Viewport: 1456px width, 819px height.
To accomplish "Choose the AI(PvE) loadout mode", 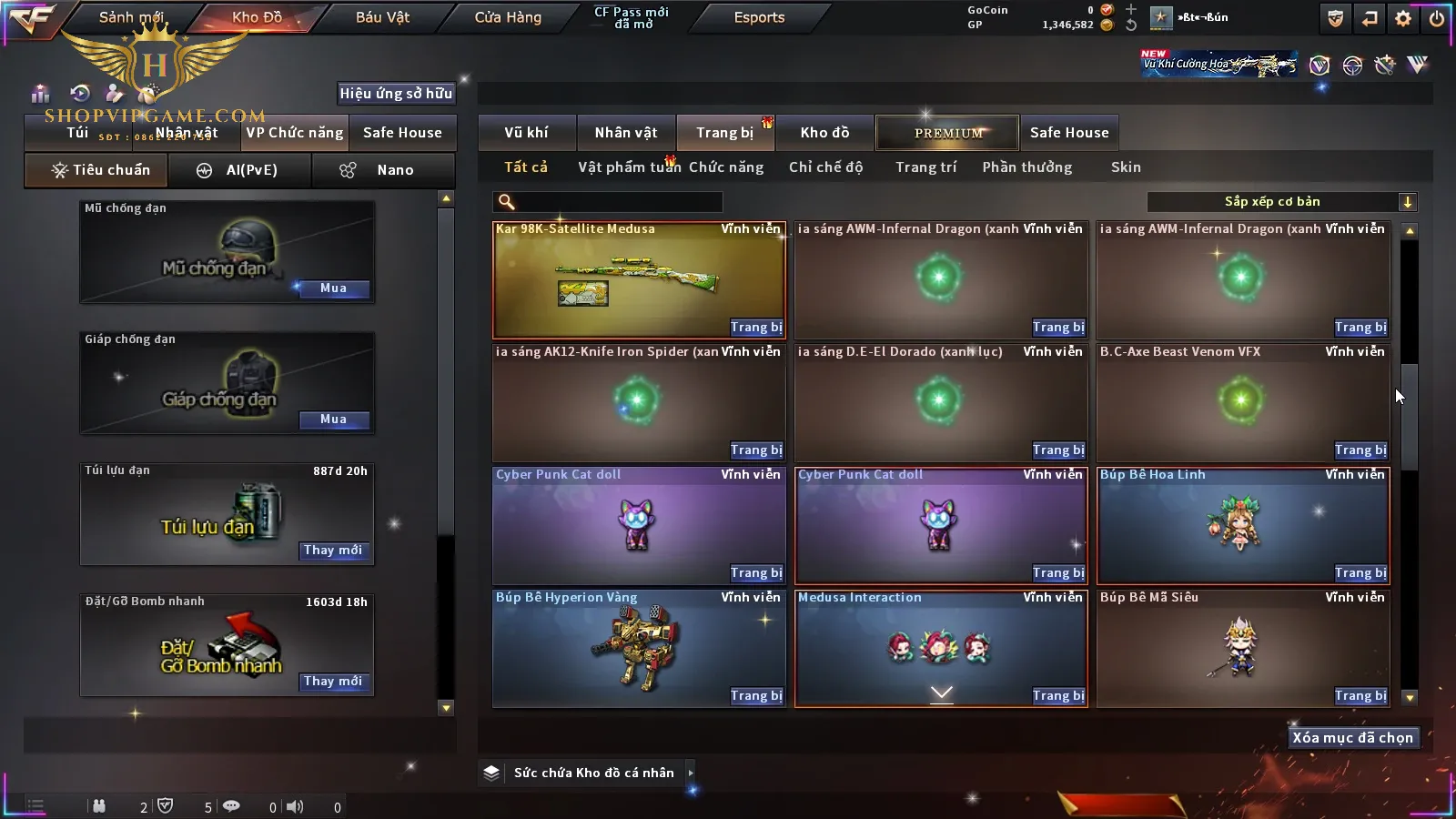I will [x=240, y=170].
